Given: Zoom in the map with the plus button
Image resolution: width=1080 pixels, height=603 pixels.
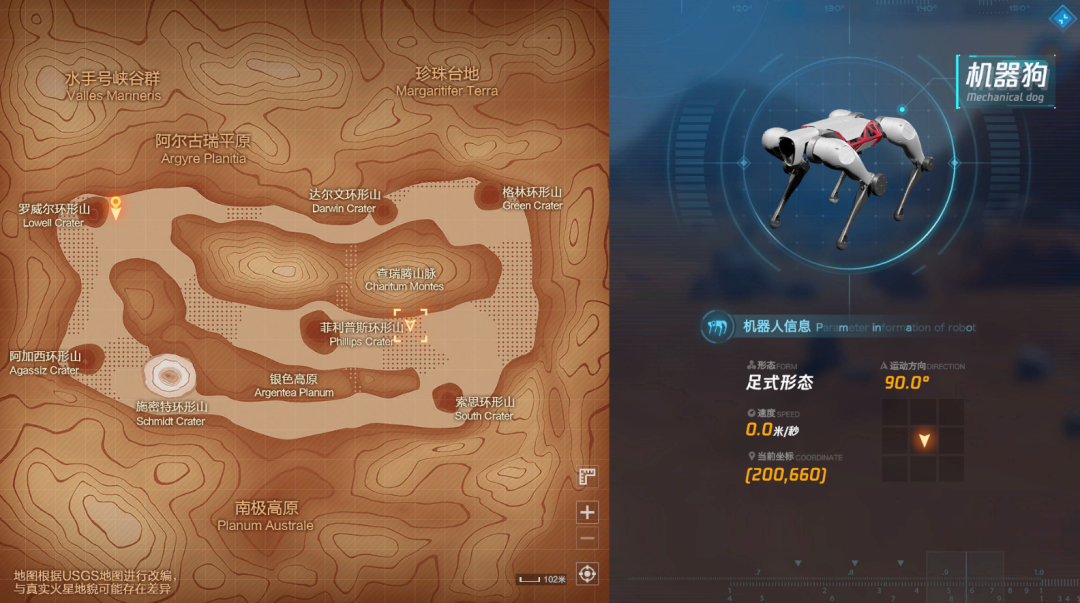Looking at the screenshot, I should pos(587,513).
